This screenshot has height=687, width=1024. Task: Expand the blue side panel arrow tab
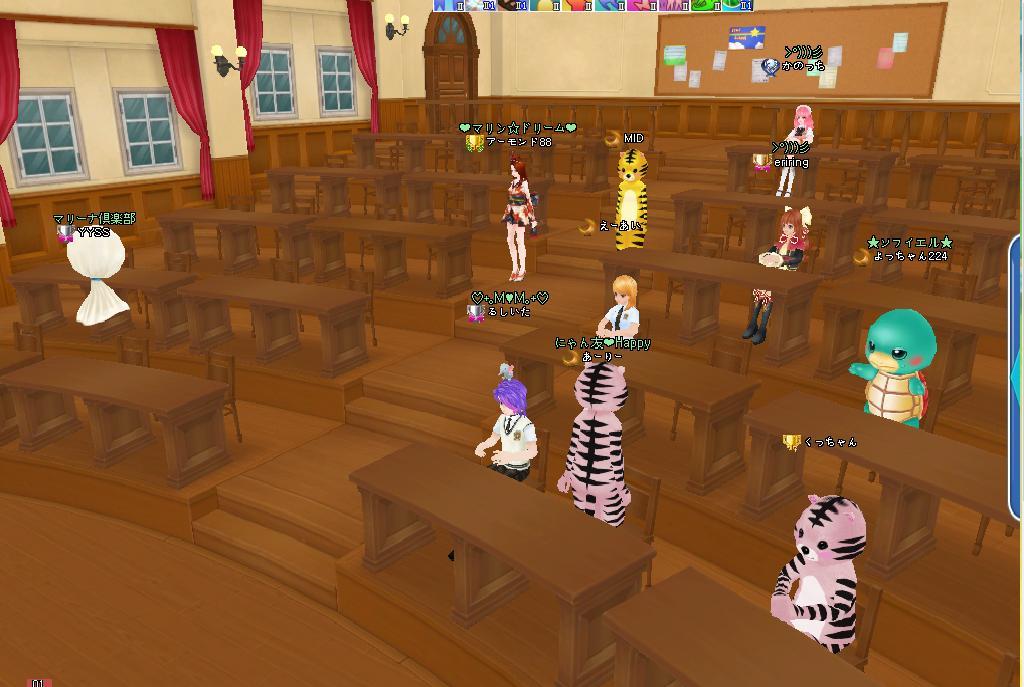(1016, 377)
